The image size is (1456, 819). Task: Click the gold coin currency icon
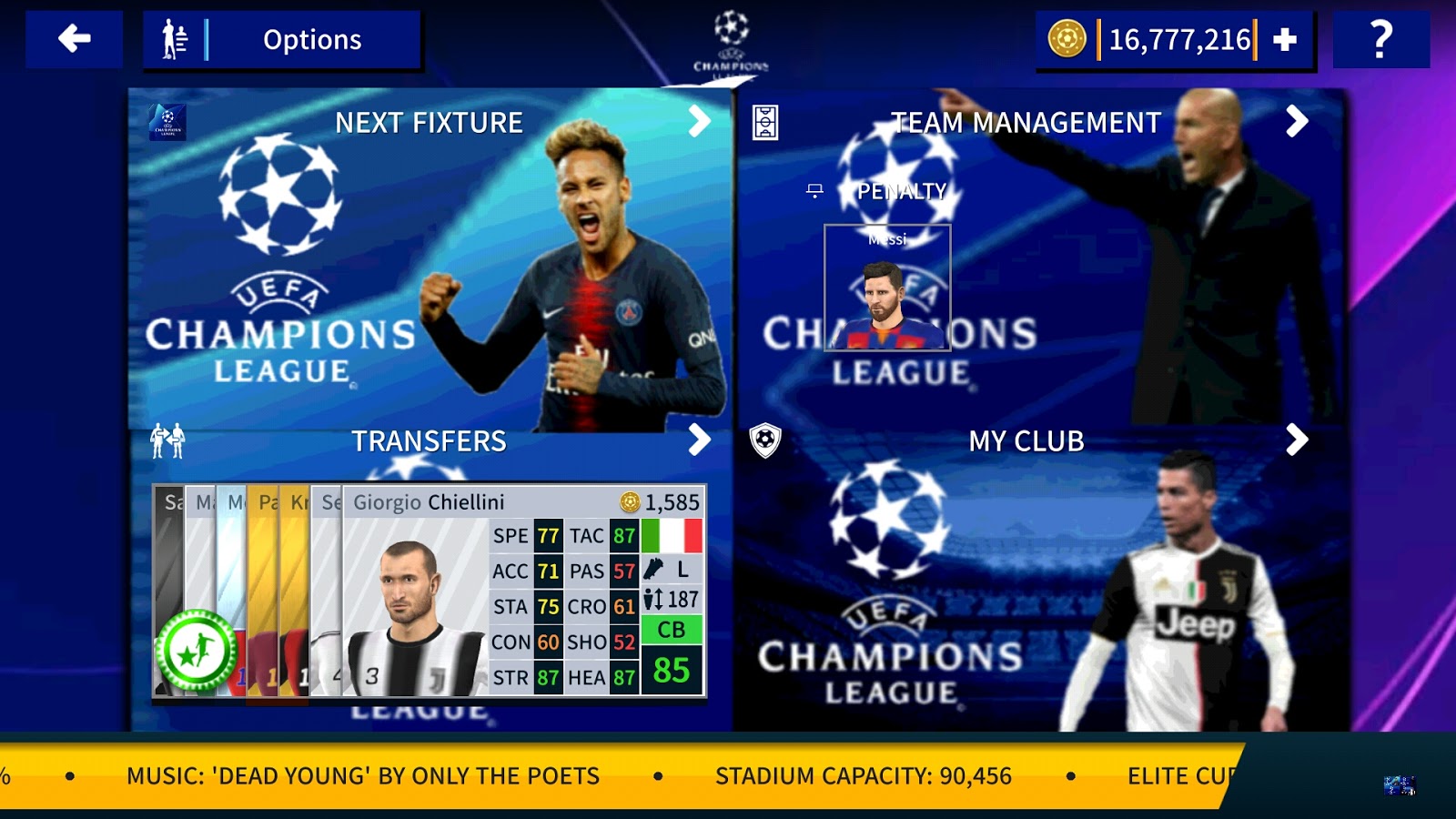(x=1068, y=38)
